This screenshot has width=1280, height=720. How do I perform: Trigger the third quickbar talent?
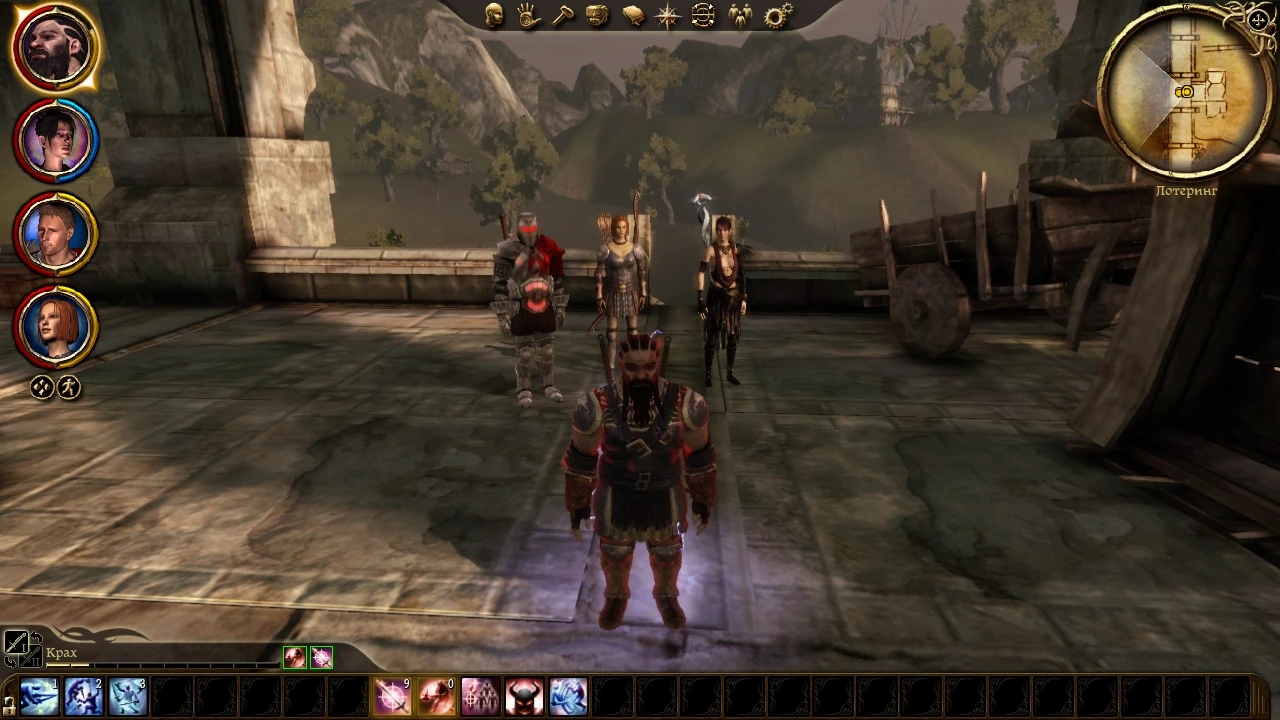pos(128,694)
